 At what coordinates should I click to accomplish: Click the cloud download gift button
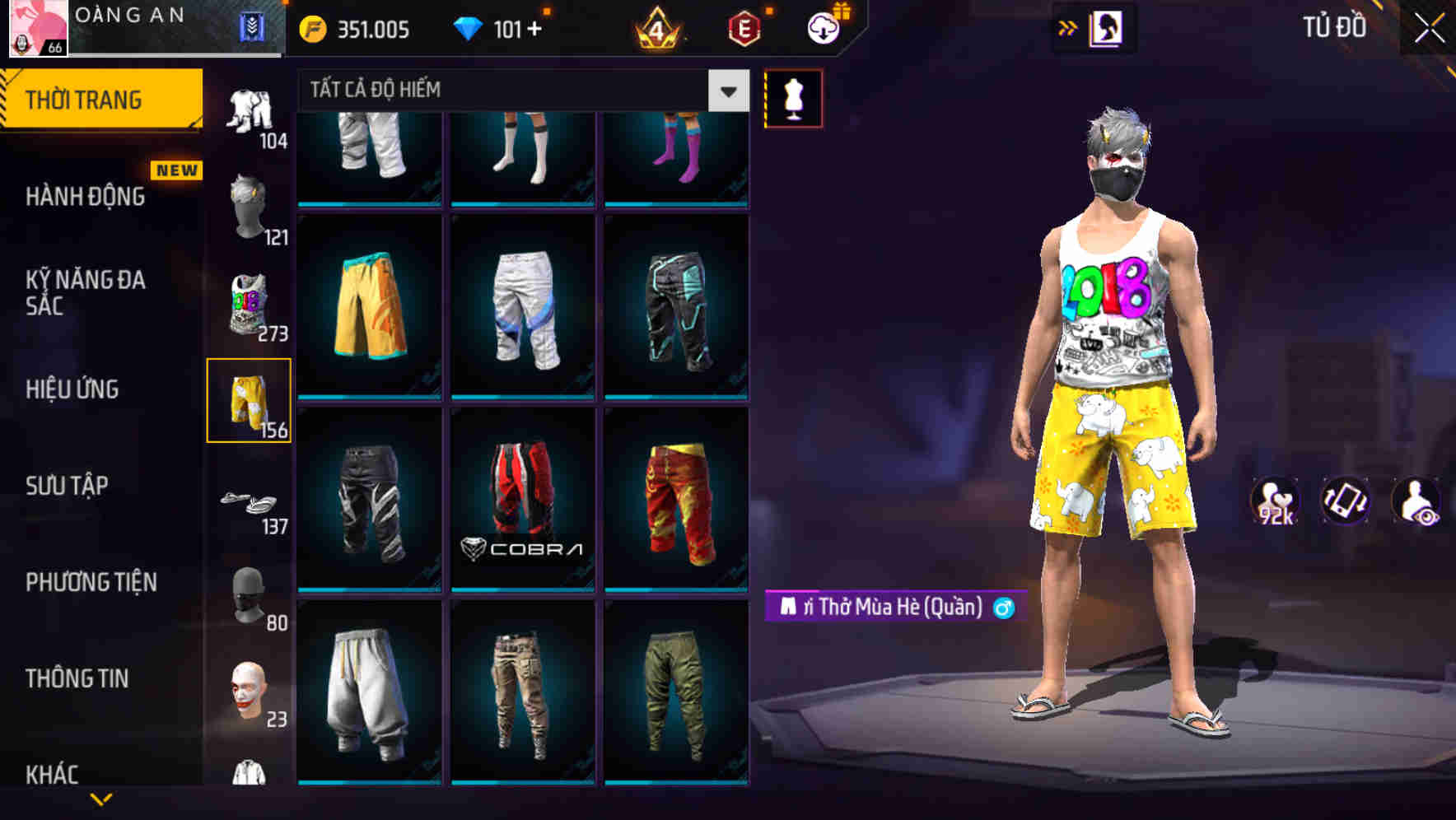point(824,27)
